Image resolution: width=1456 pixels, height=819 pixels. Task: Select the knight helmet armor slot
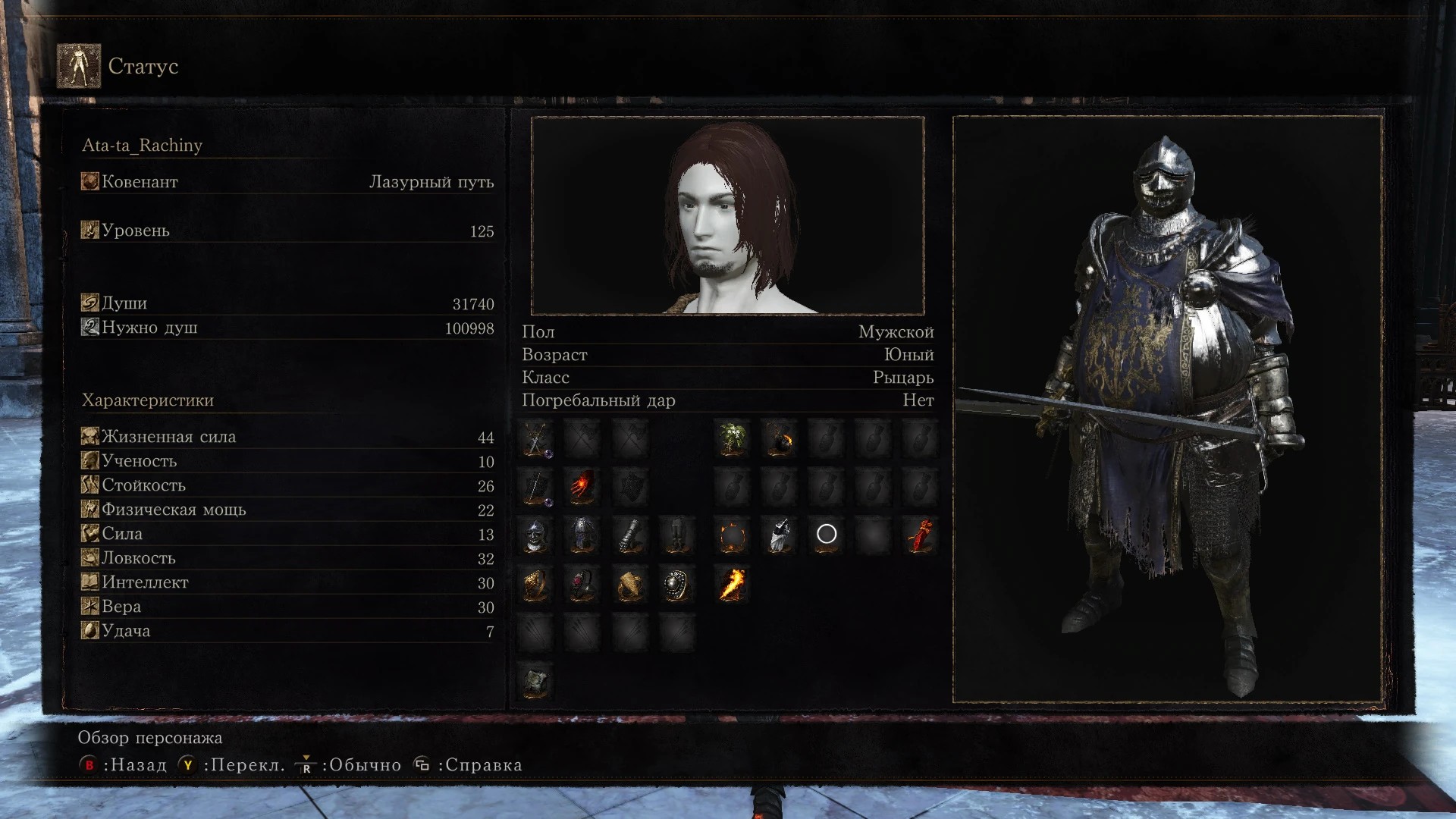(536, 536)
